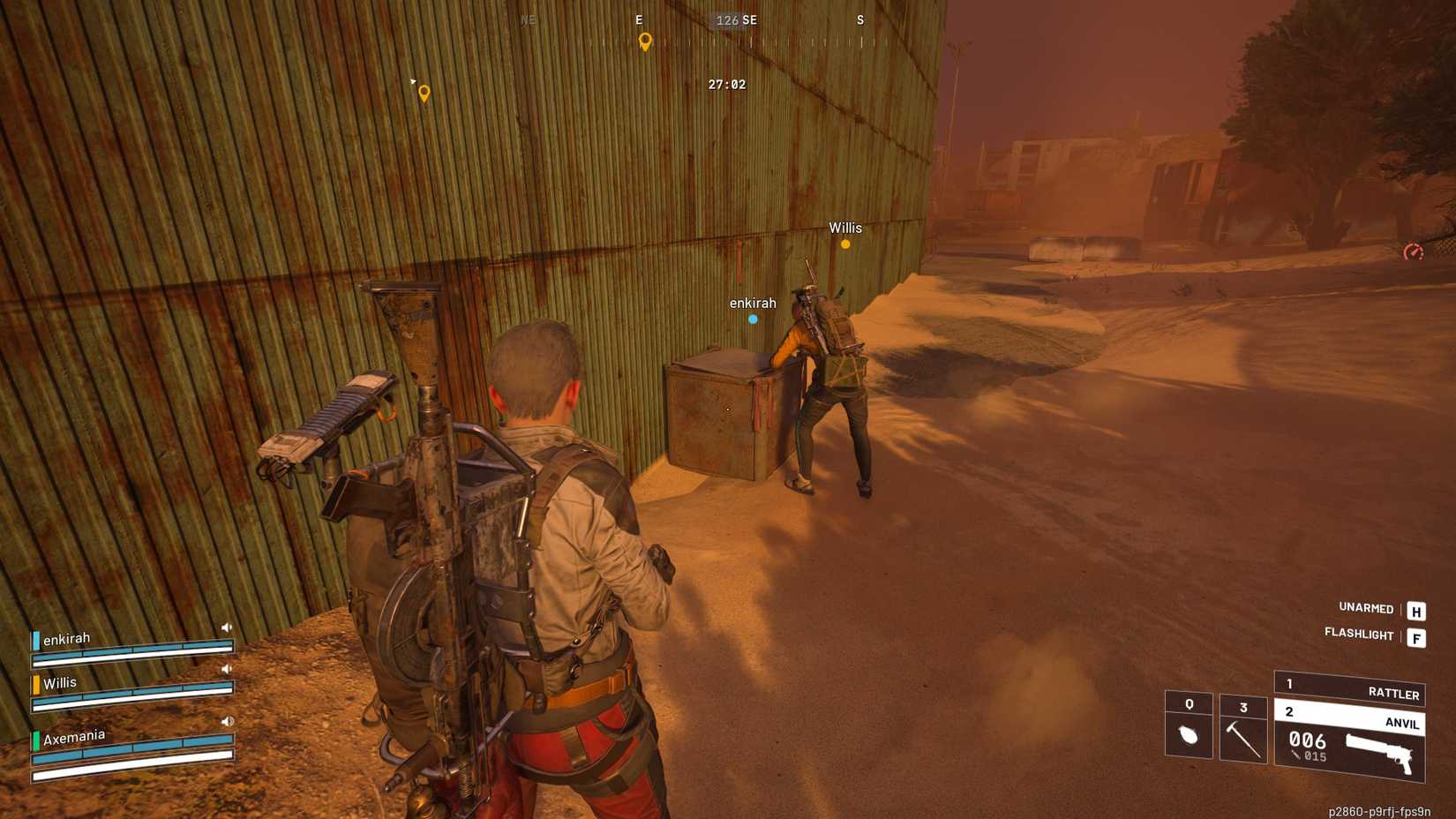Click Willis's yellow player marker
Screen dimensions: 1456x819
[x=847, y=244]
